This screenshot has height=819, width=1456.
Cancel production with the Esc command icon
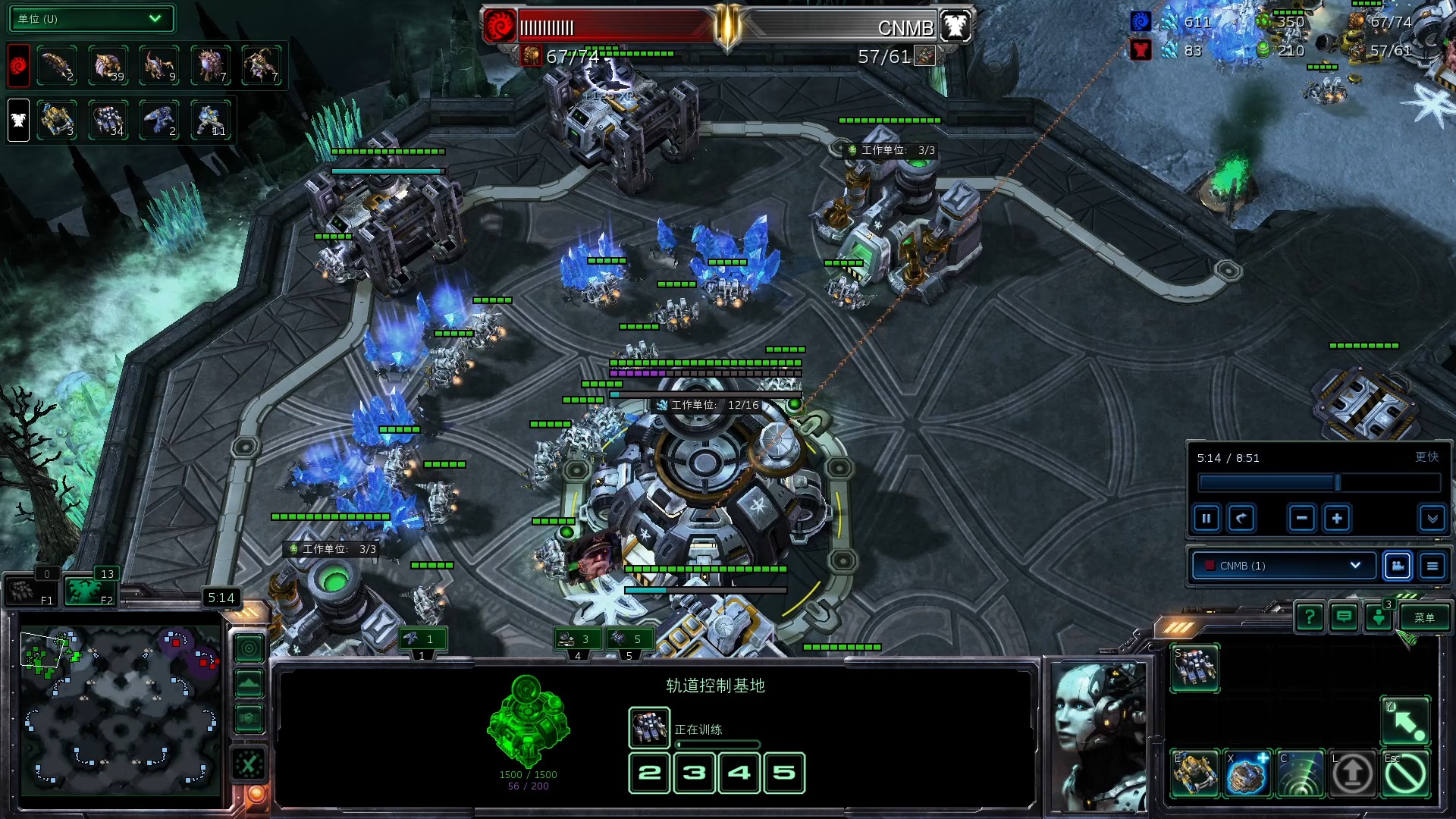pyautogui.click(x=1405, y=774)
